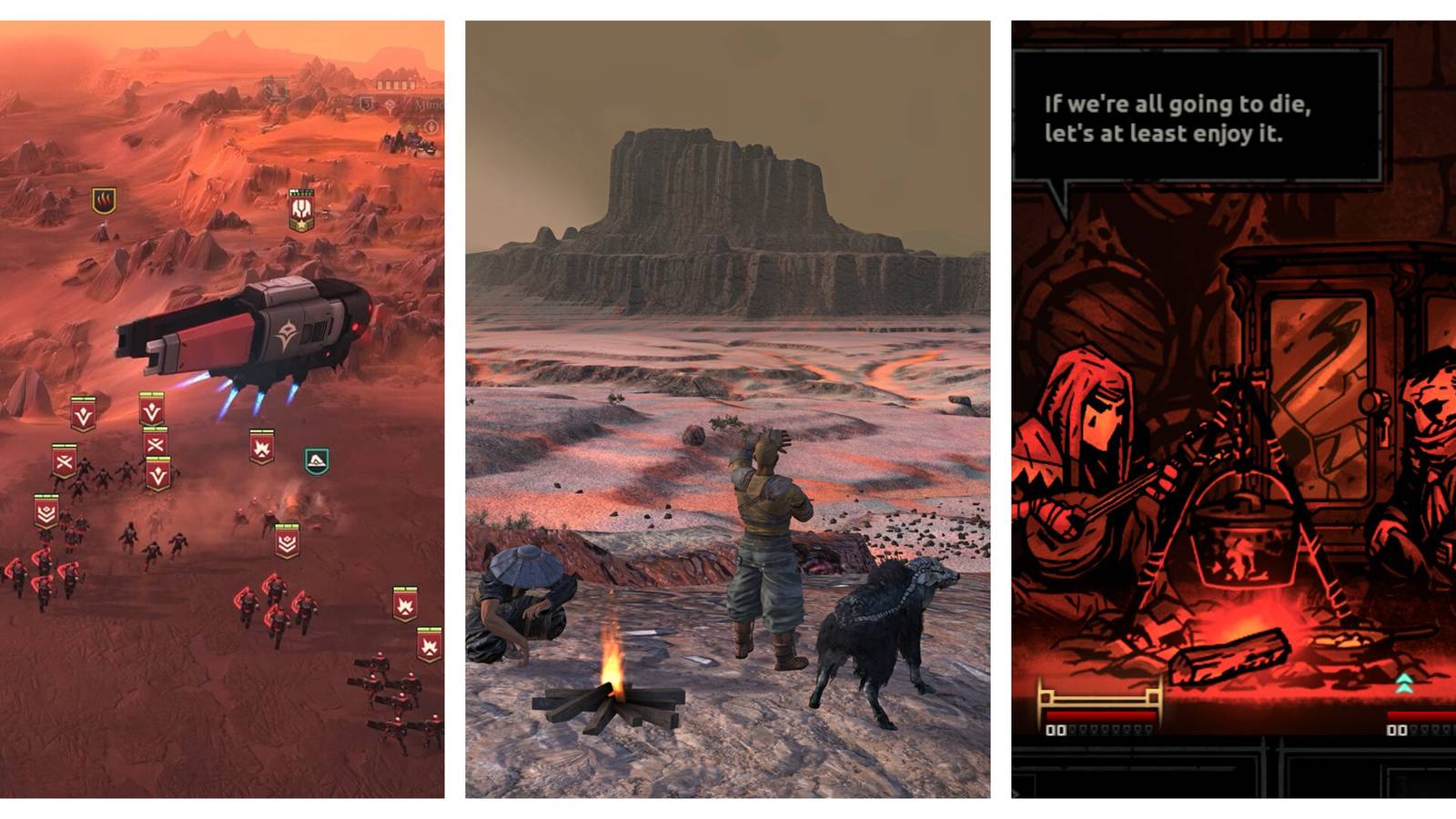
Task: Click the red stress bar under the lute player
Action: coord(1100,714)
